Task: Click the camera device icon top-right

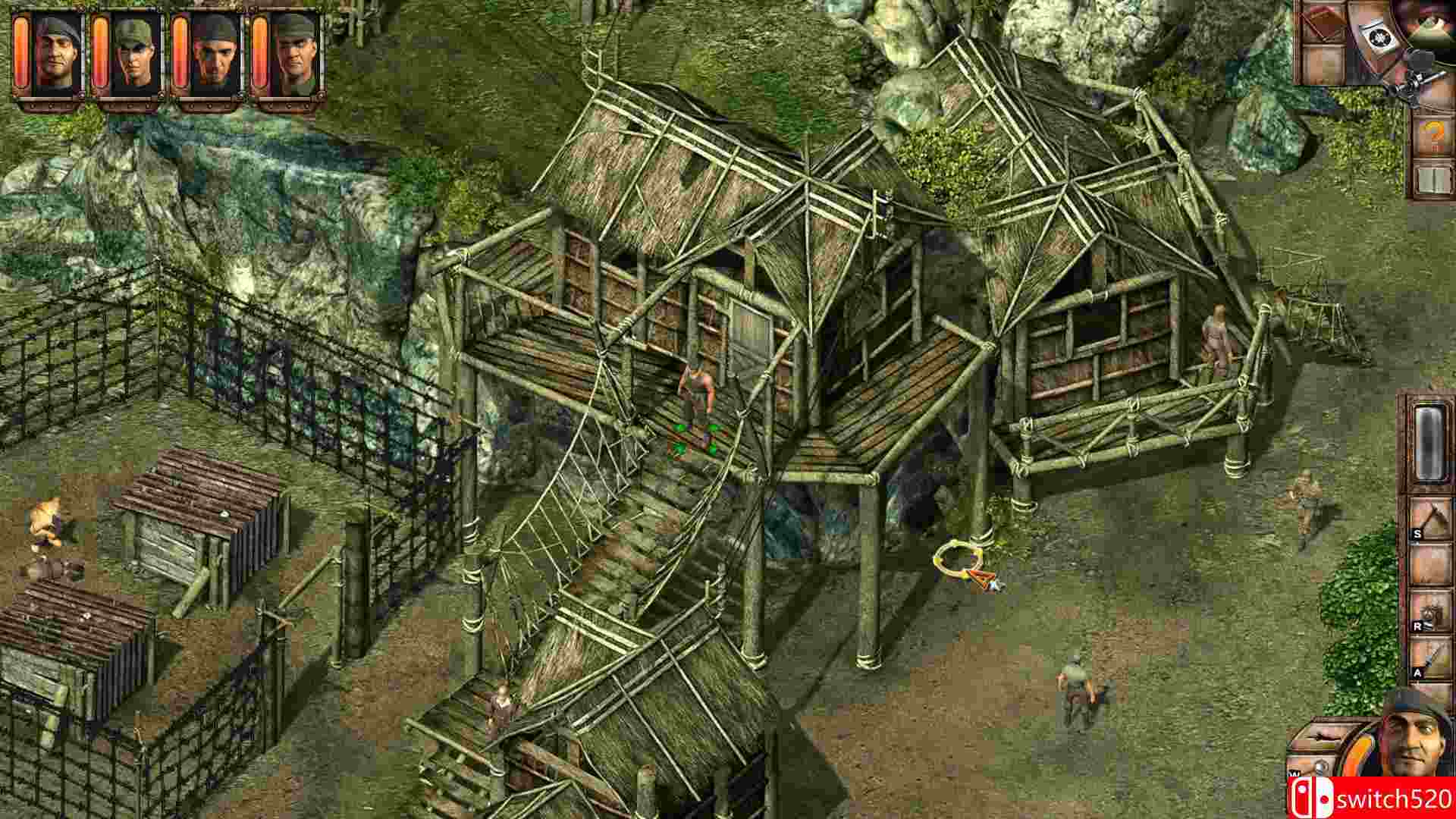Action: pyautogui.click(x=1382, y=36)
